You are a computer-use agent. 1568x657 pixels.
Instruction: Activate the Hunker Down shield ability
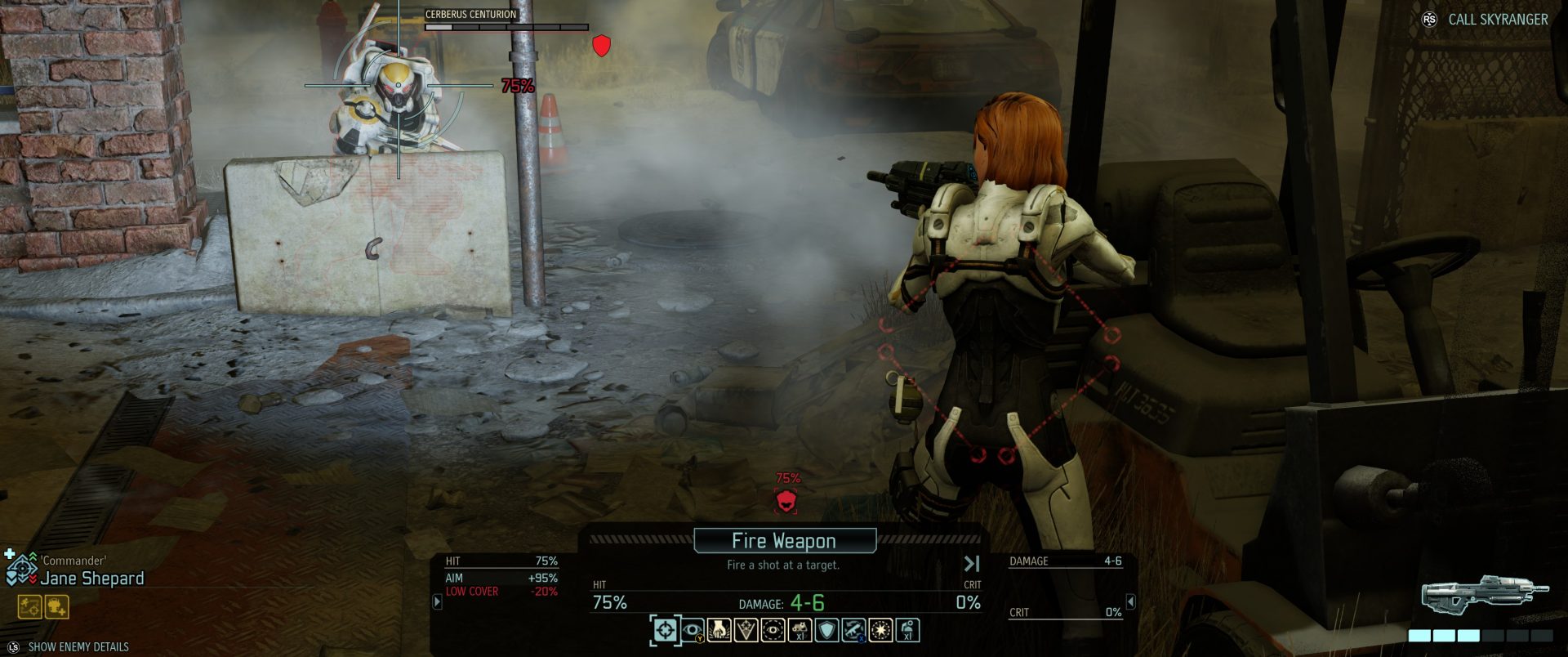826,630
